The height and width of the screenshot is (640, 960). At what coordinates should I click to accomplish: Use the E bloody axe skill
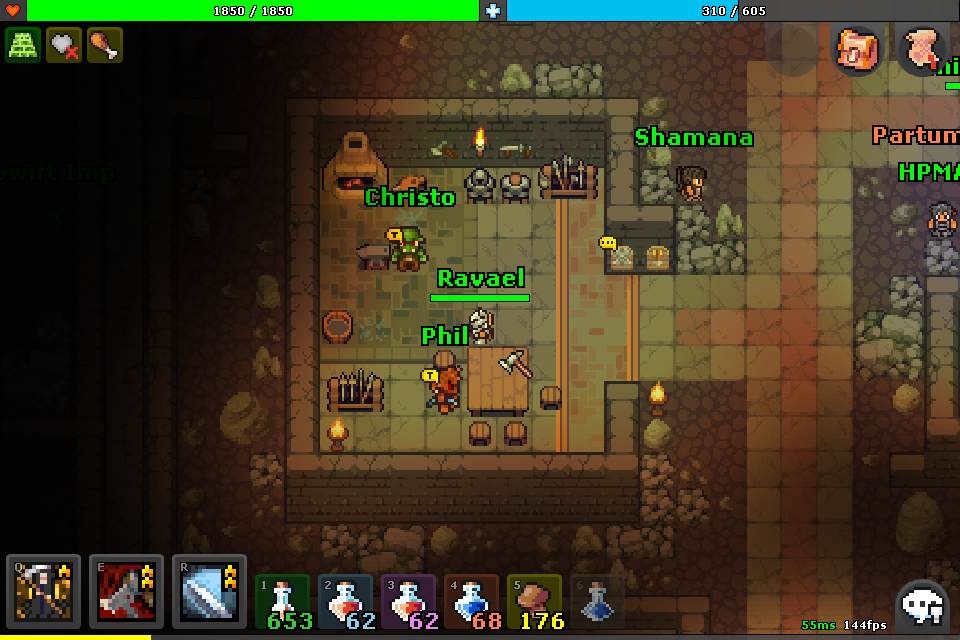126,590
